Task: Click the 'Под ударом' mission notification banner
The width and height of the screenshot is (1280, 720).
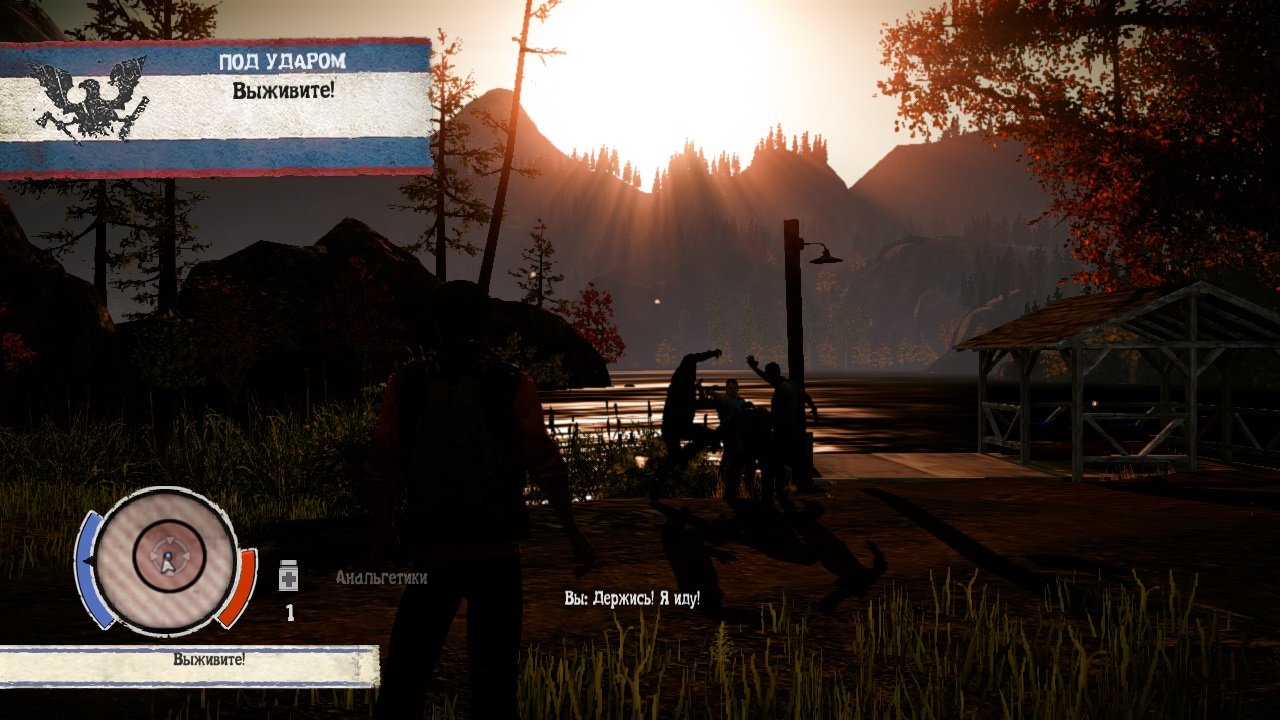Action: (x=216, y=106)
